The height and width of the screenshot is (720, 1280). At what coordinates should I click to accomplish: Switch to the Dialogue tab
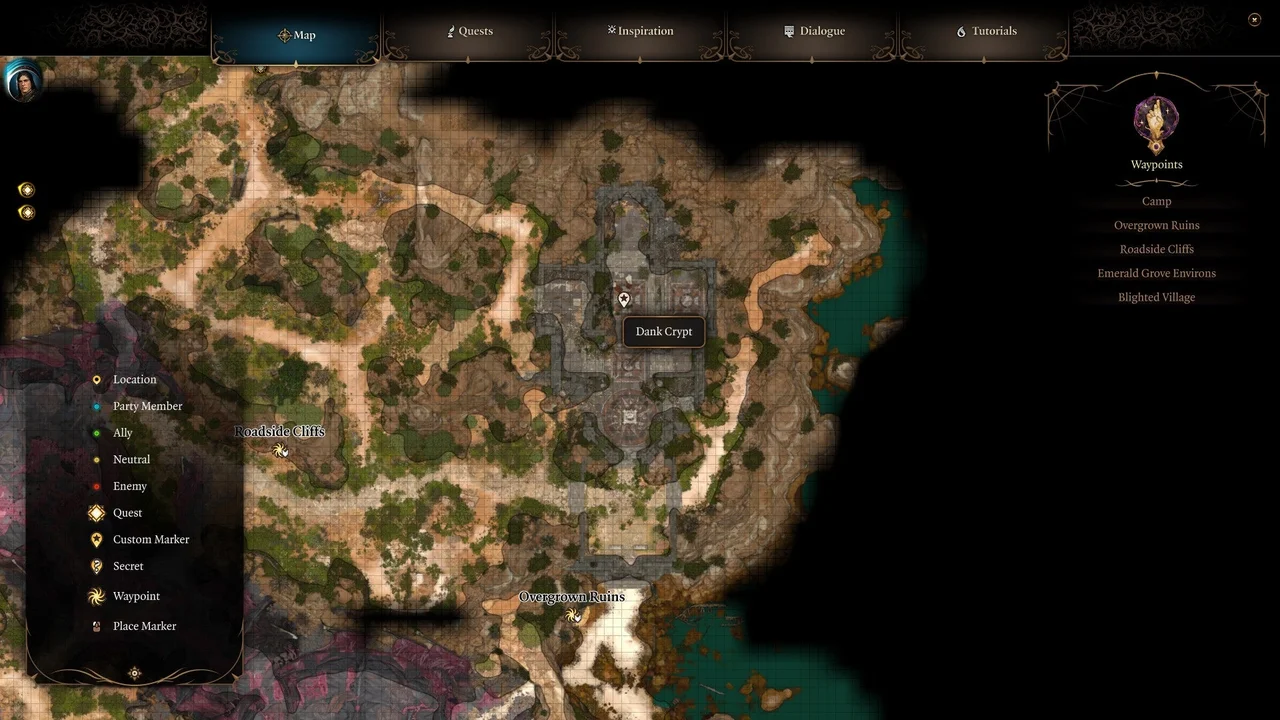click(x=815, y=31)
